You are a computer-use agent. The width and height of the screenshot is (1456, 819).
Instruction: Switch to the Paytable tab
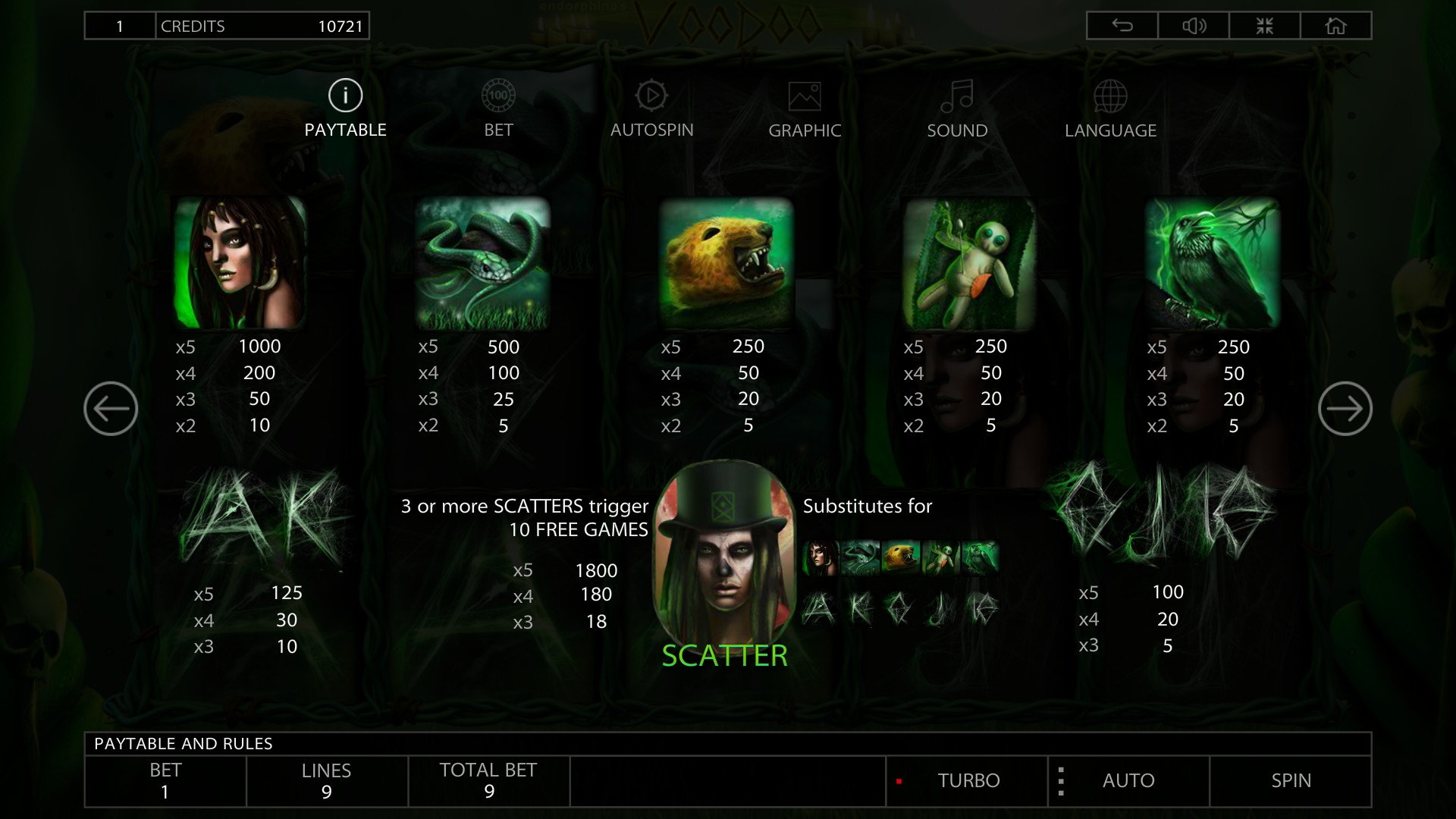[345, 108]
